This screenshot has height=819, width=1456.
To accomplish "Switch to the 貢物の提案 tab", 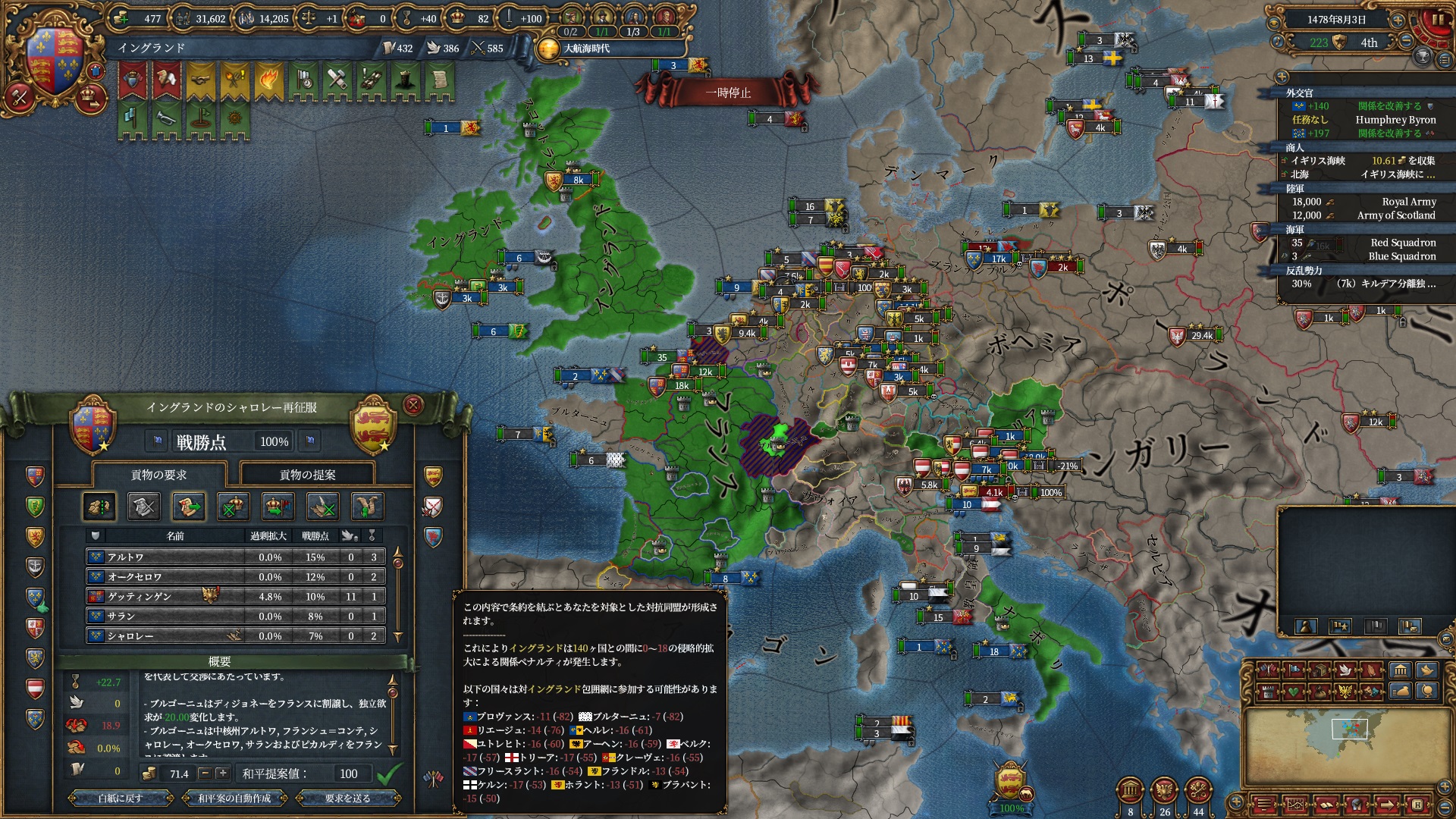I will pyautogui.click(x=307, y=475).
